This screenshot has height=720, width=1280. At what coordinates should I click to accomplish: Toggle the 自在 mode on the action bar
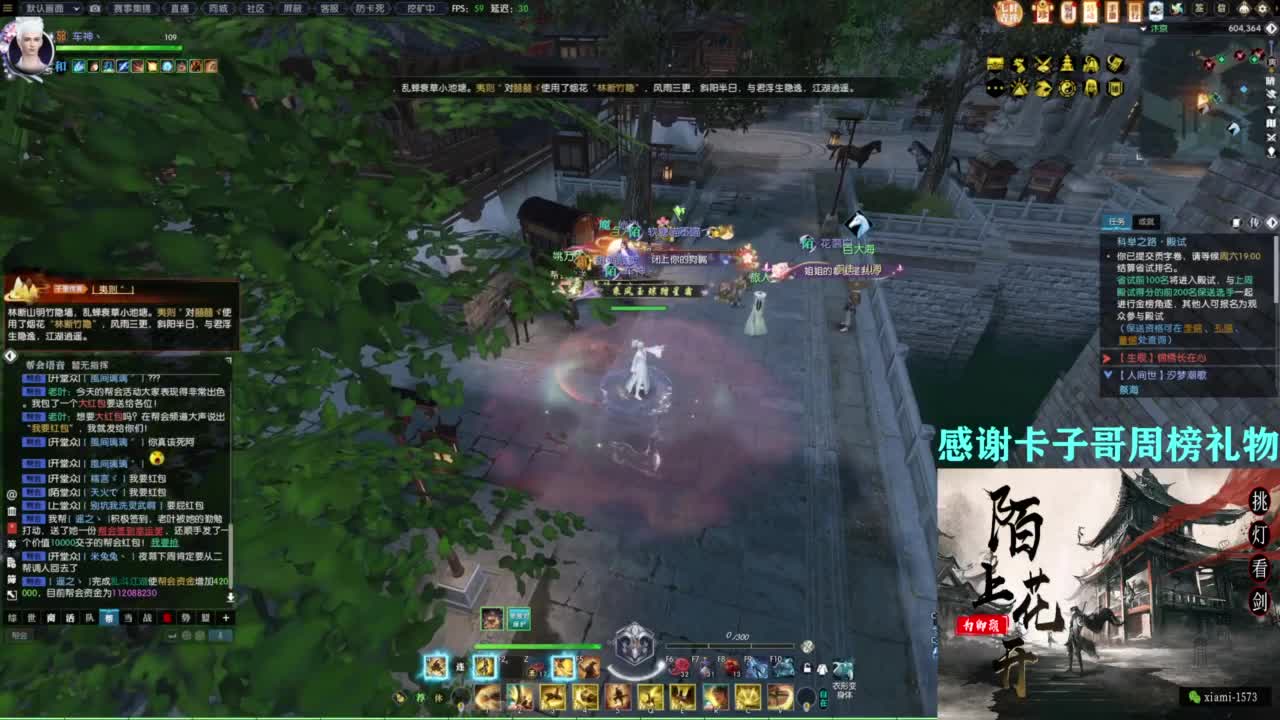[x=823, y=698]
